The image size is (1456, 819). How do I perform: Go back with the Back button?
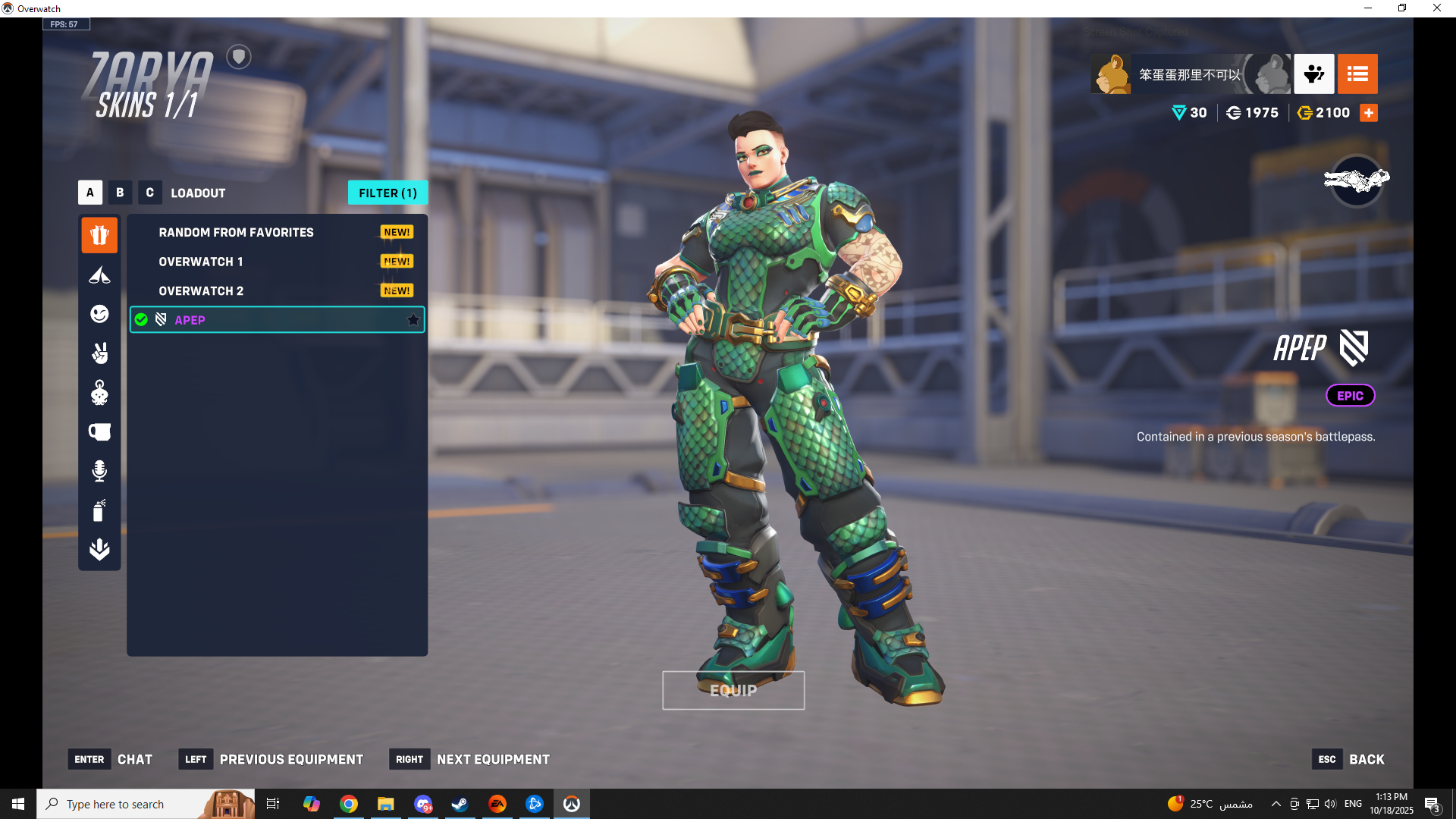coord(1350,759)
